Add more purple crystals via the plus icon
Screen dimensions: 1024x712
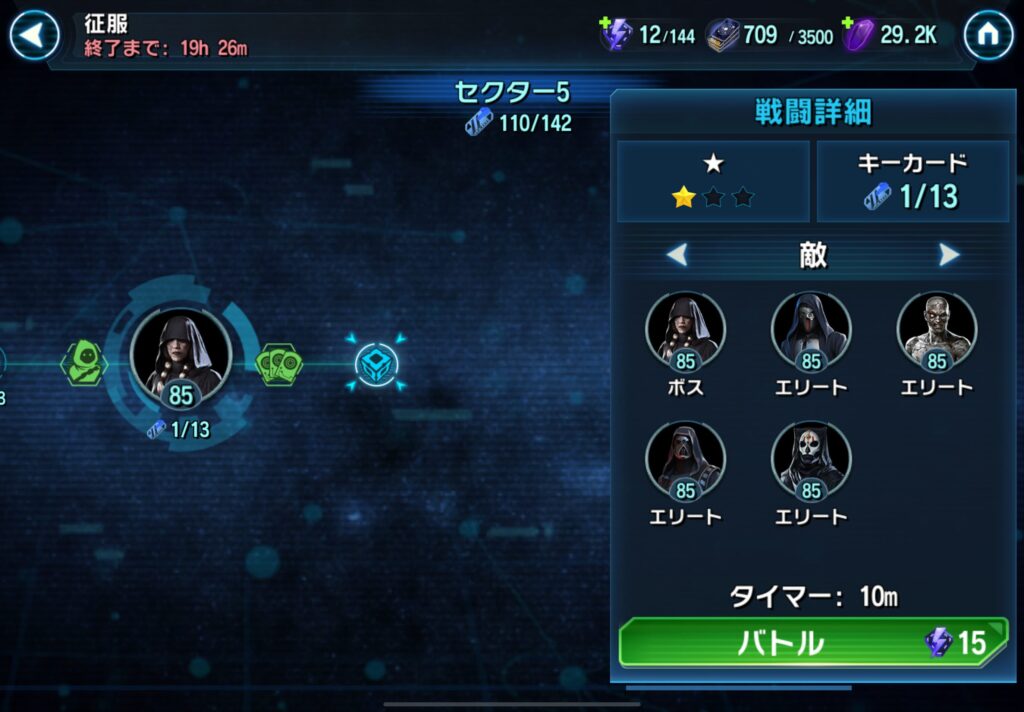pos(849,24)
